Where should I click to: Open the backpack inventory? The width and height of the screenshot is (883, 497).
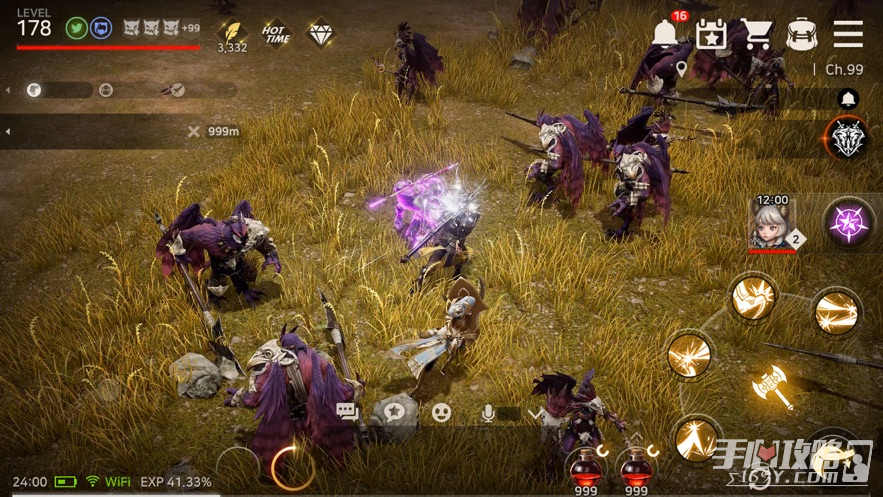802,33
